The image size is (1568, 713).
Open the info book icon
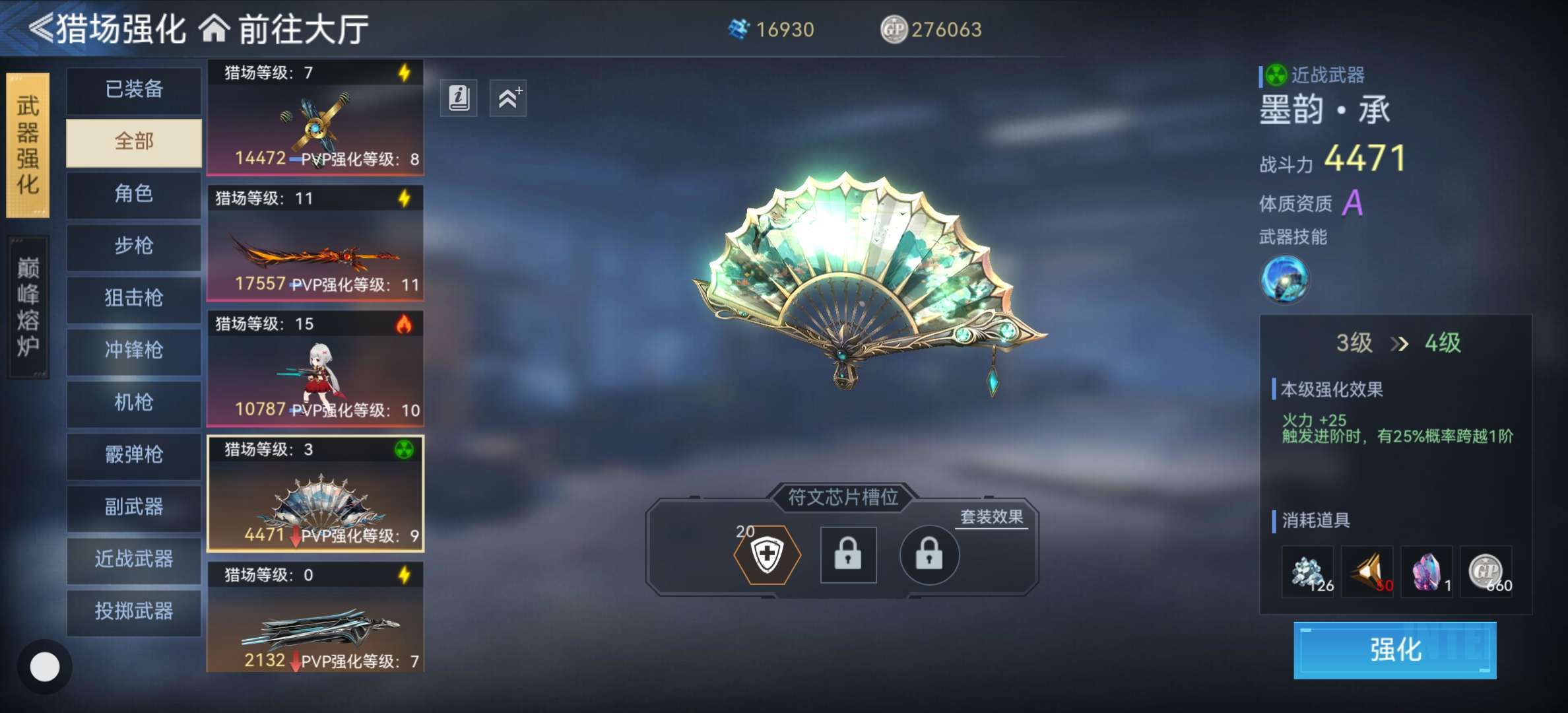459,98
